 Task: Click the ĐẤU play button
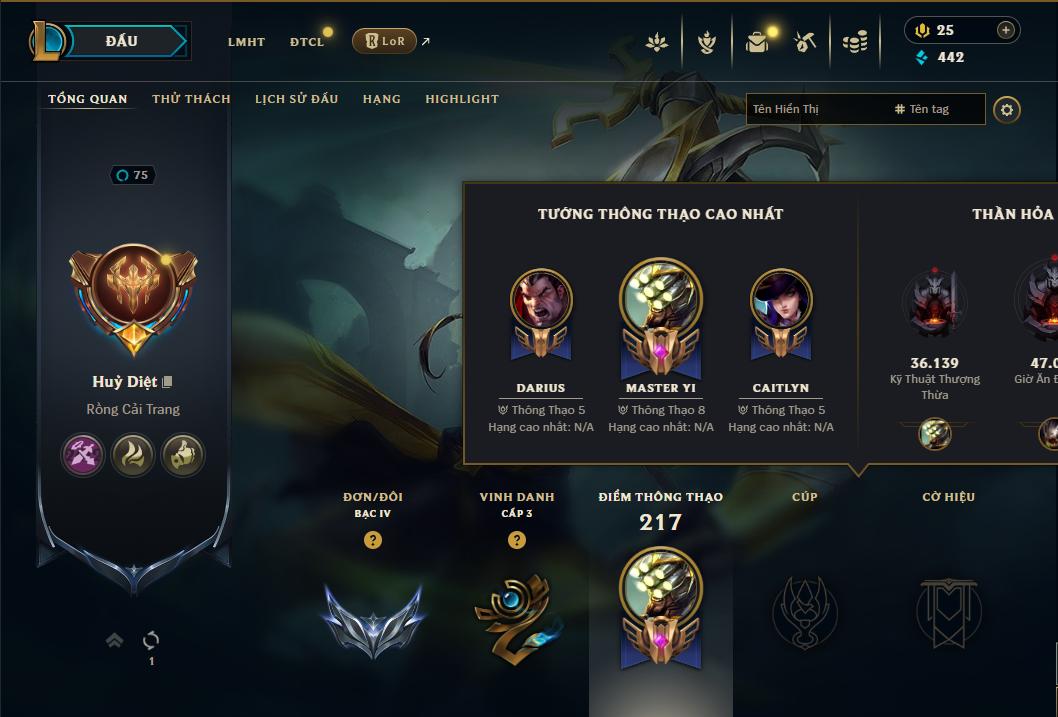click(122, 41)
